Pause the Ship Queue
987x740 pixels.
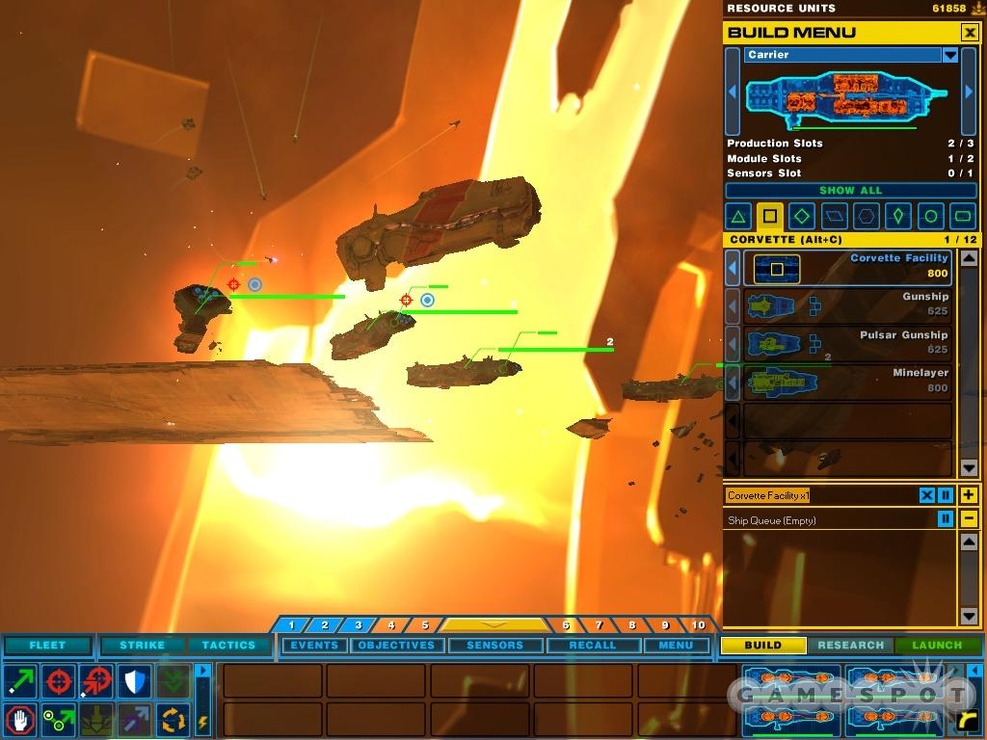click(945, 519)
